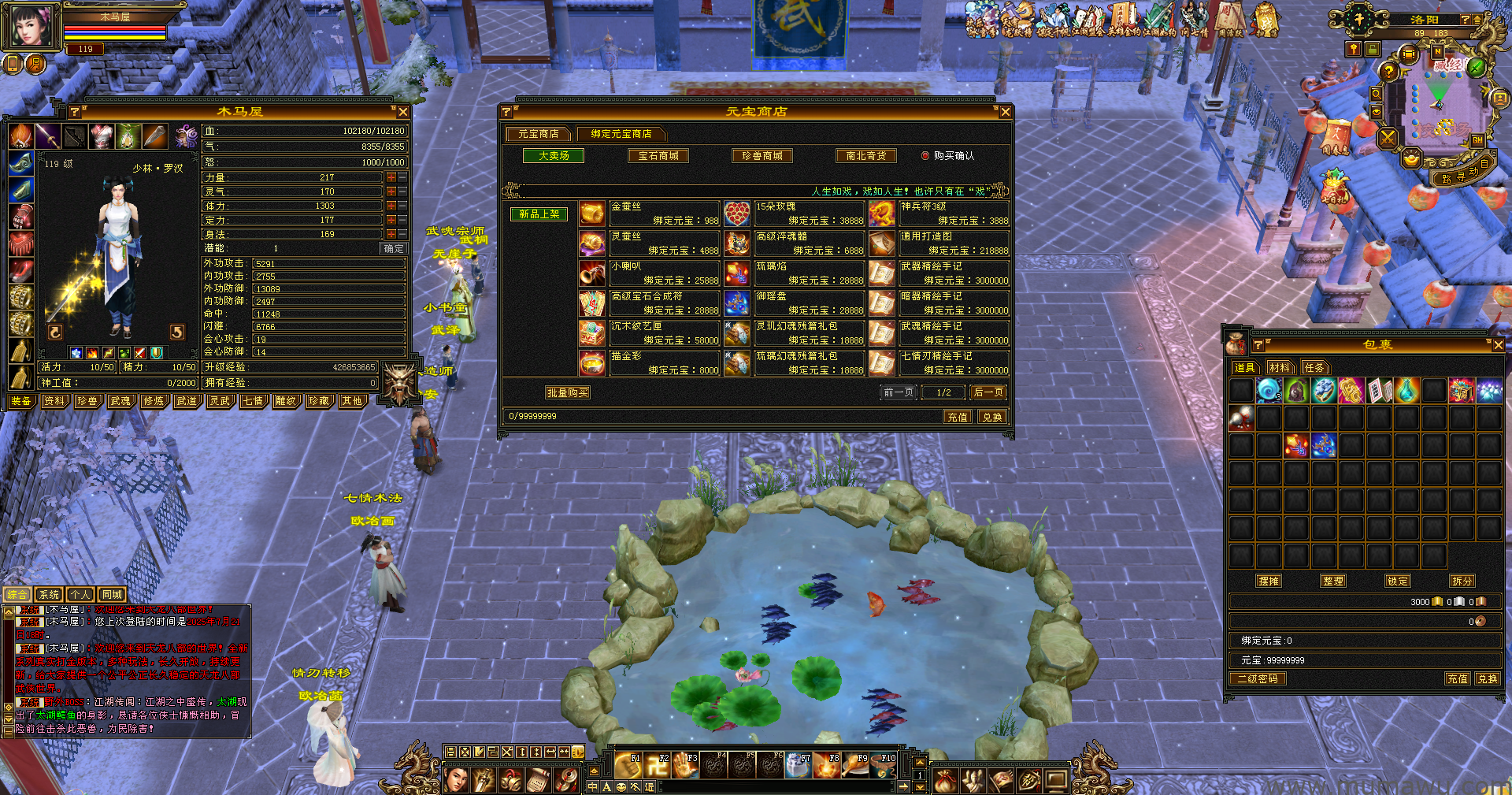Open the 武魂 tab in character panel
This screenshot has width=1512, height=795.
tap(120, 401)
